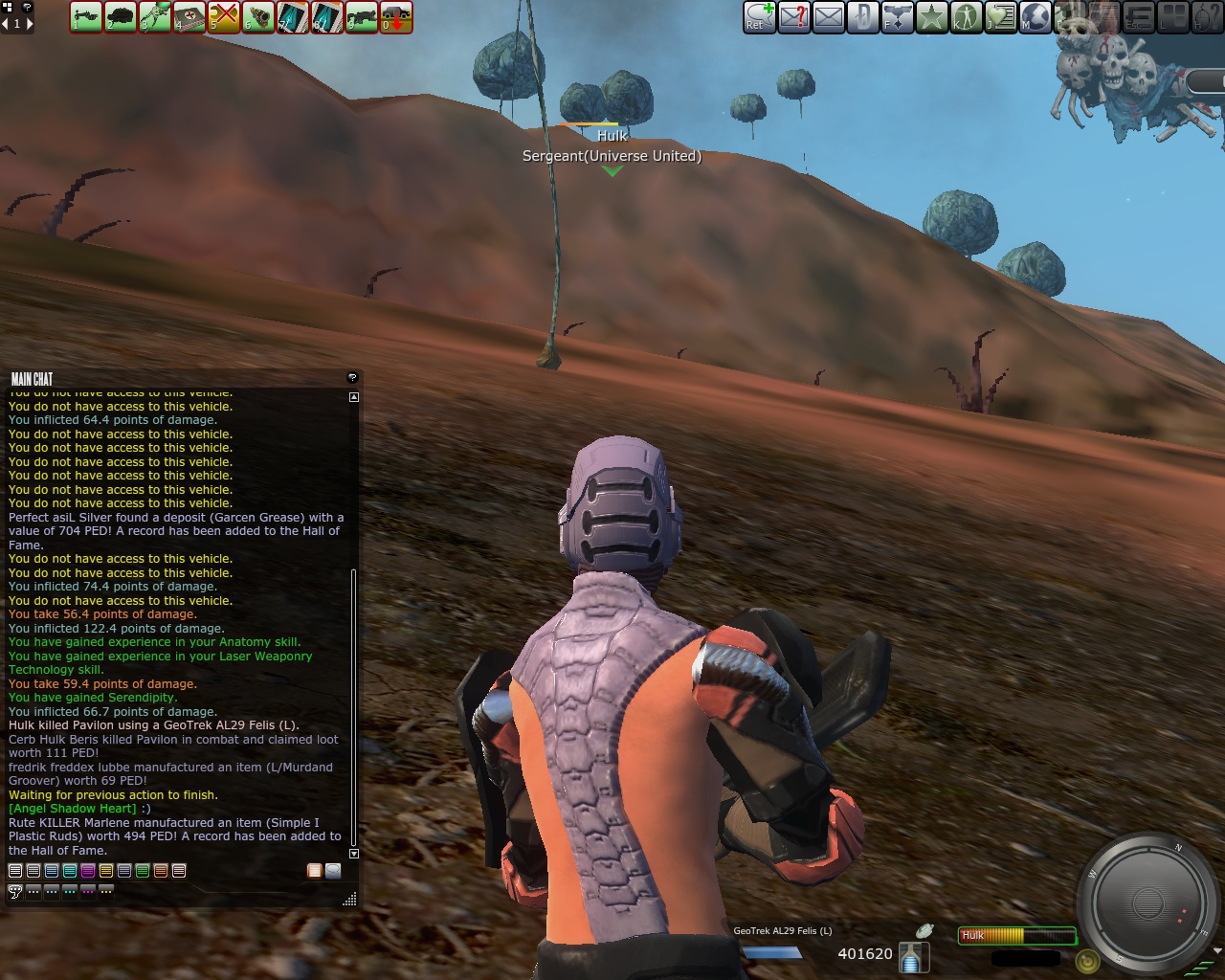
Task: Open the star icon in top bar
Action: tap(931, 16)
